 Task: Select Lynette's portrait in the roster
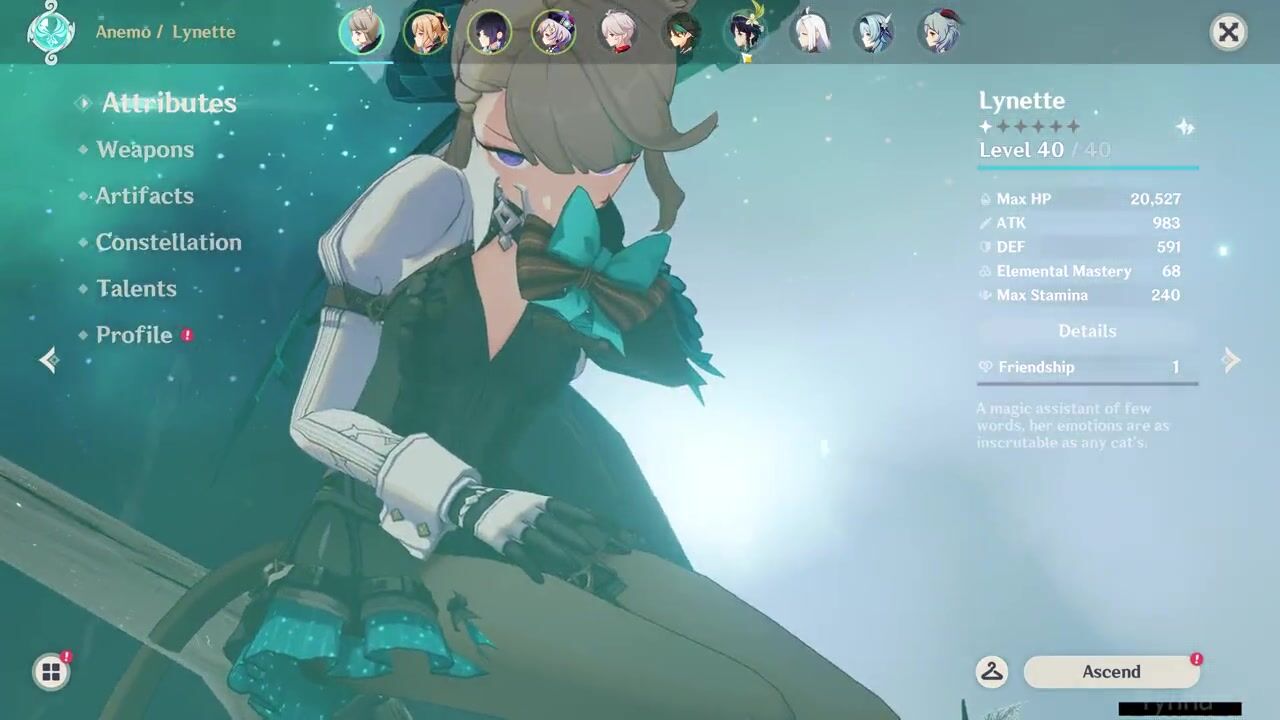tap(361, 32)
